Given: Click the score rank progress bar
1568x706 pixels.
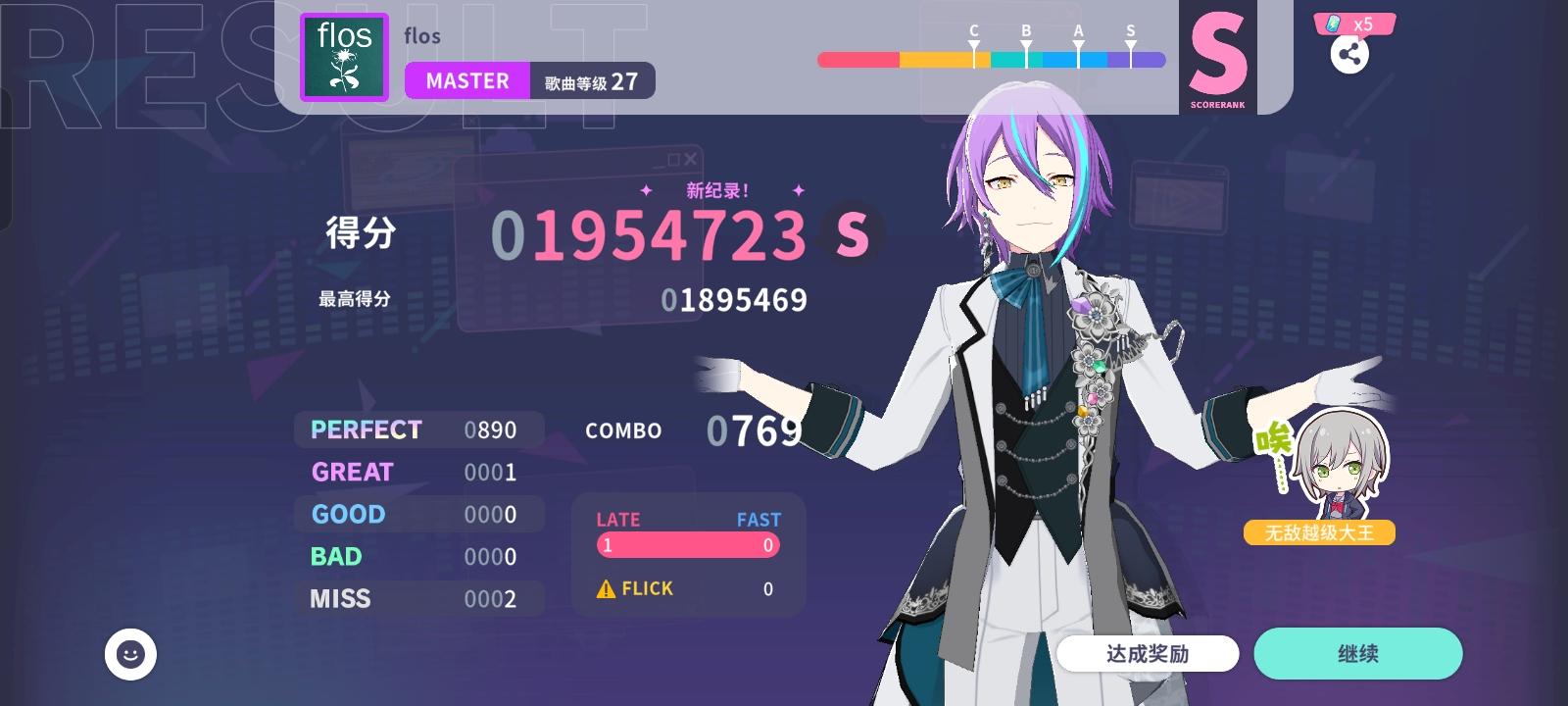Looking at the screenshot, I should pyautogui.click(x=990, y=61).
